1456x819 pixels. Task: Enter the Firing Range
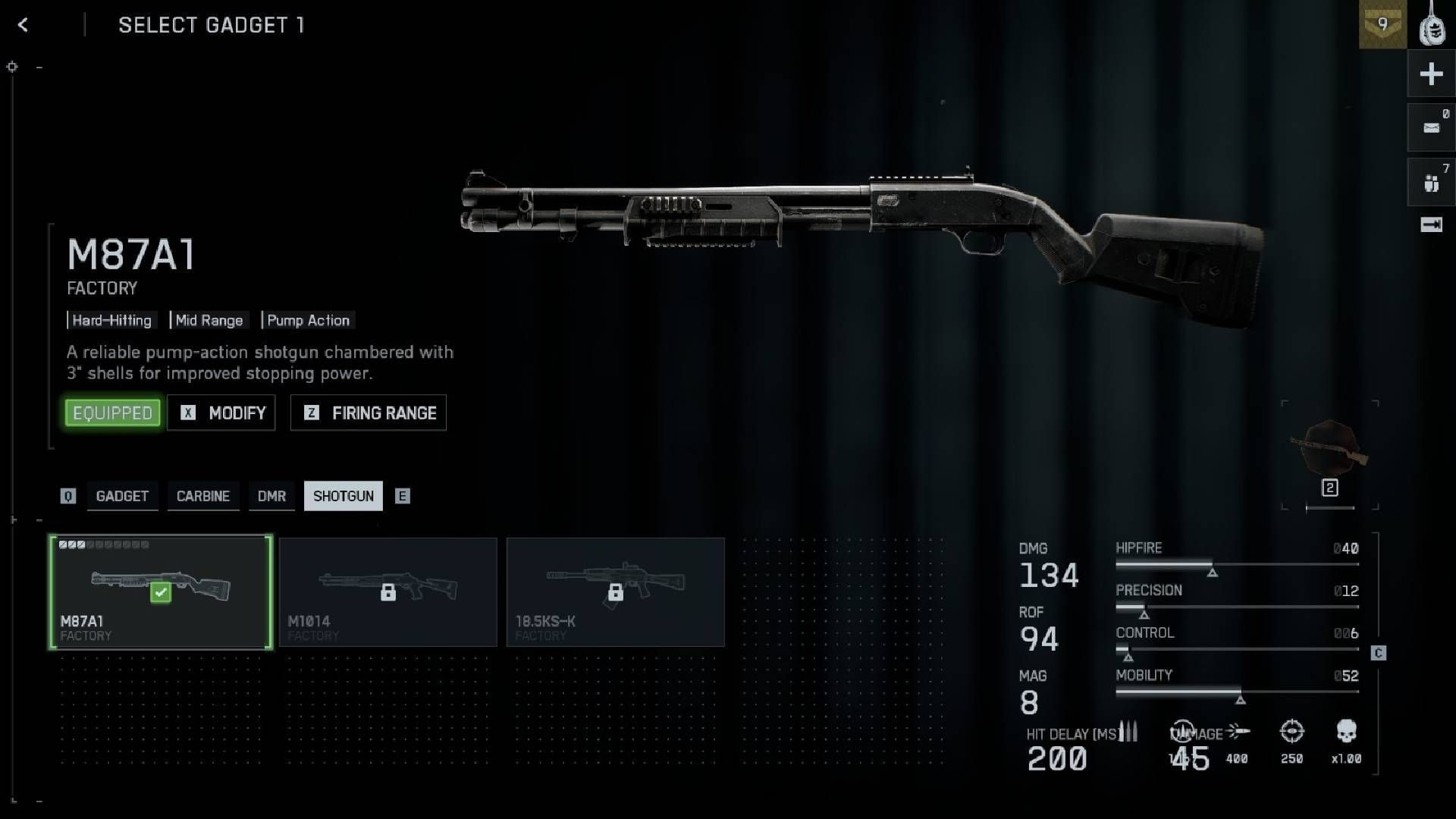pyautogui.click(x=369, y=413)
